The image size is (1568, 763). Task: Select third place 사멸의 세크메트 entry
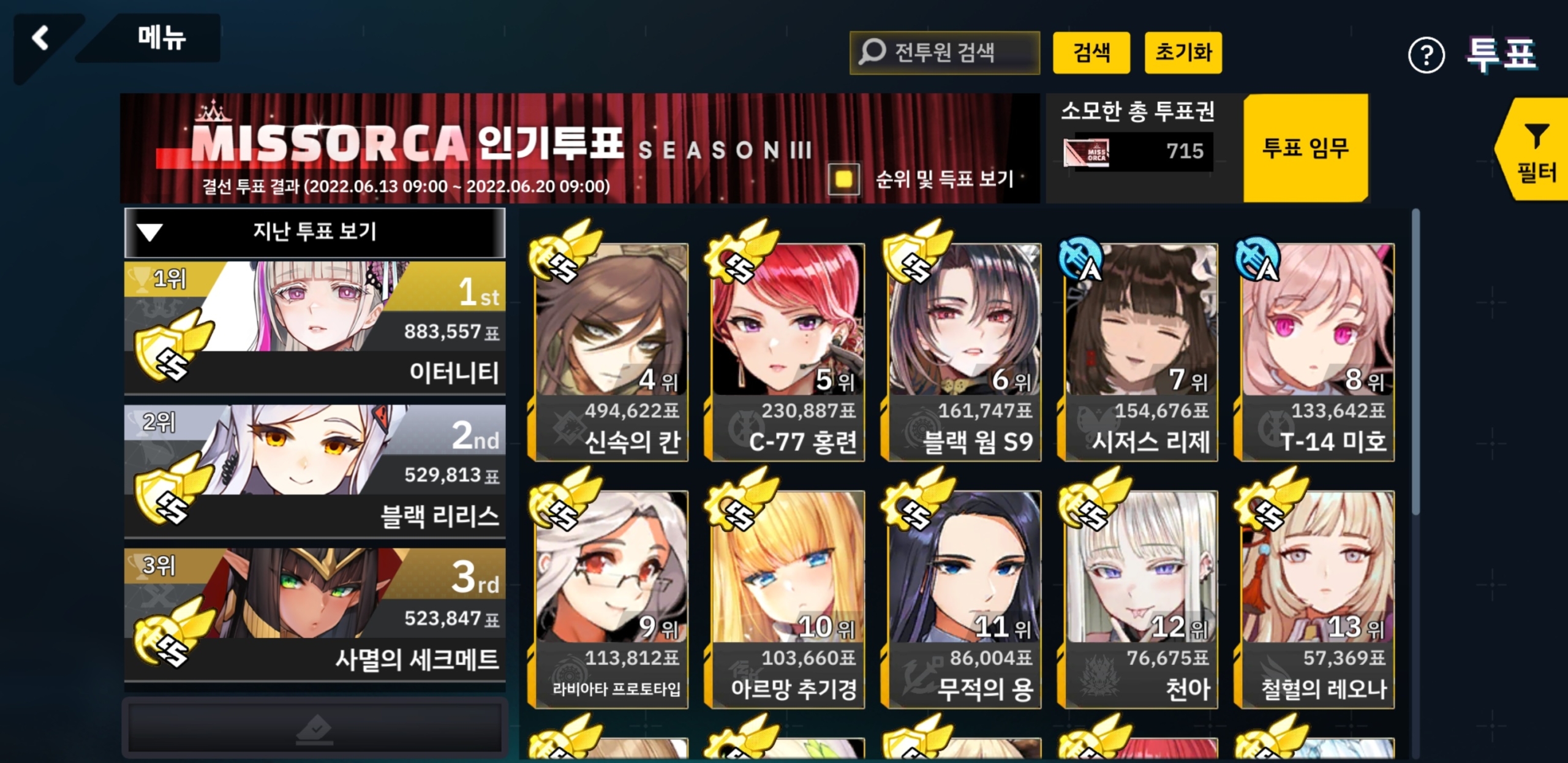(315, 614)
